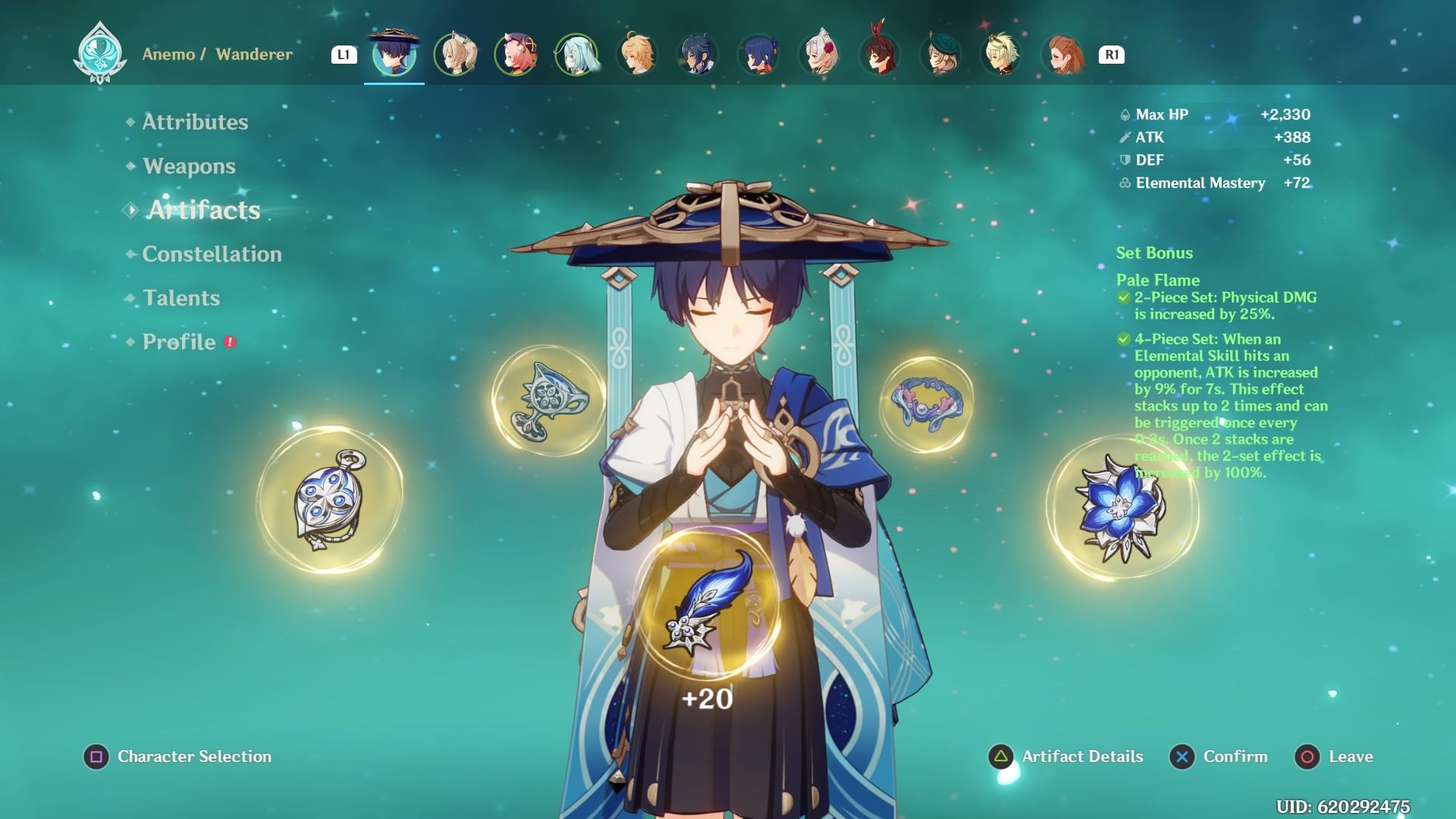Switch to the Constellation section
Screen dimensions: 1456x819
pyautogui.click(x=211, y=255)
